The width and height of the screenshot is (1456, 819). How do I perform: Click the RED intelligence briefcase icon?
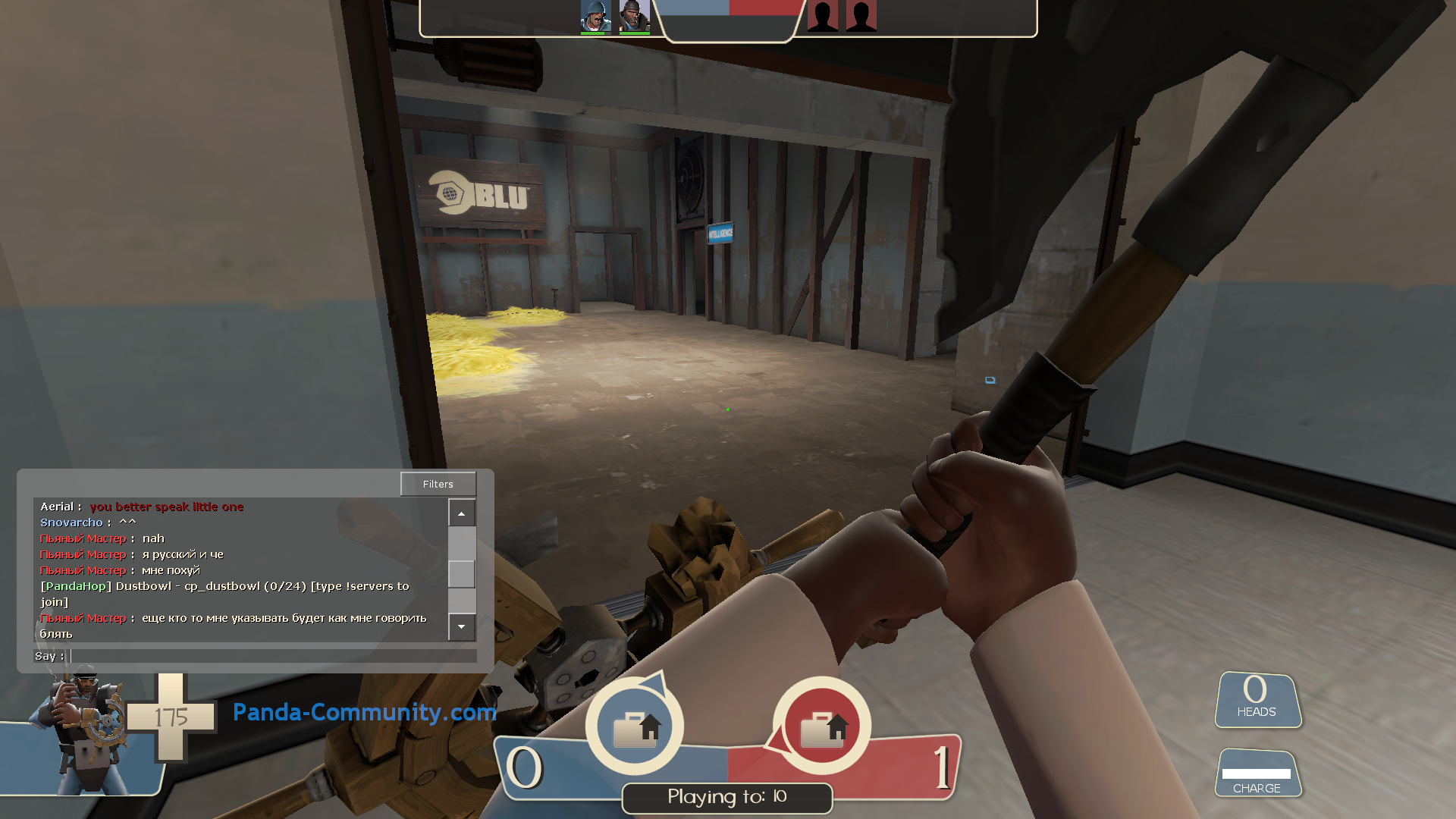click(822, 726)
